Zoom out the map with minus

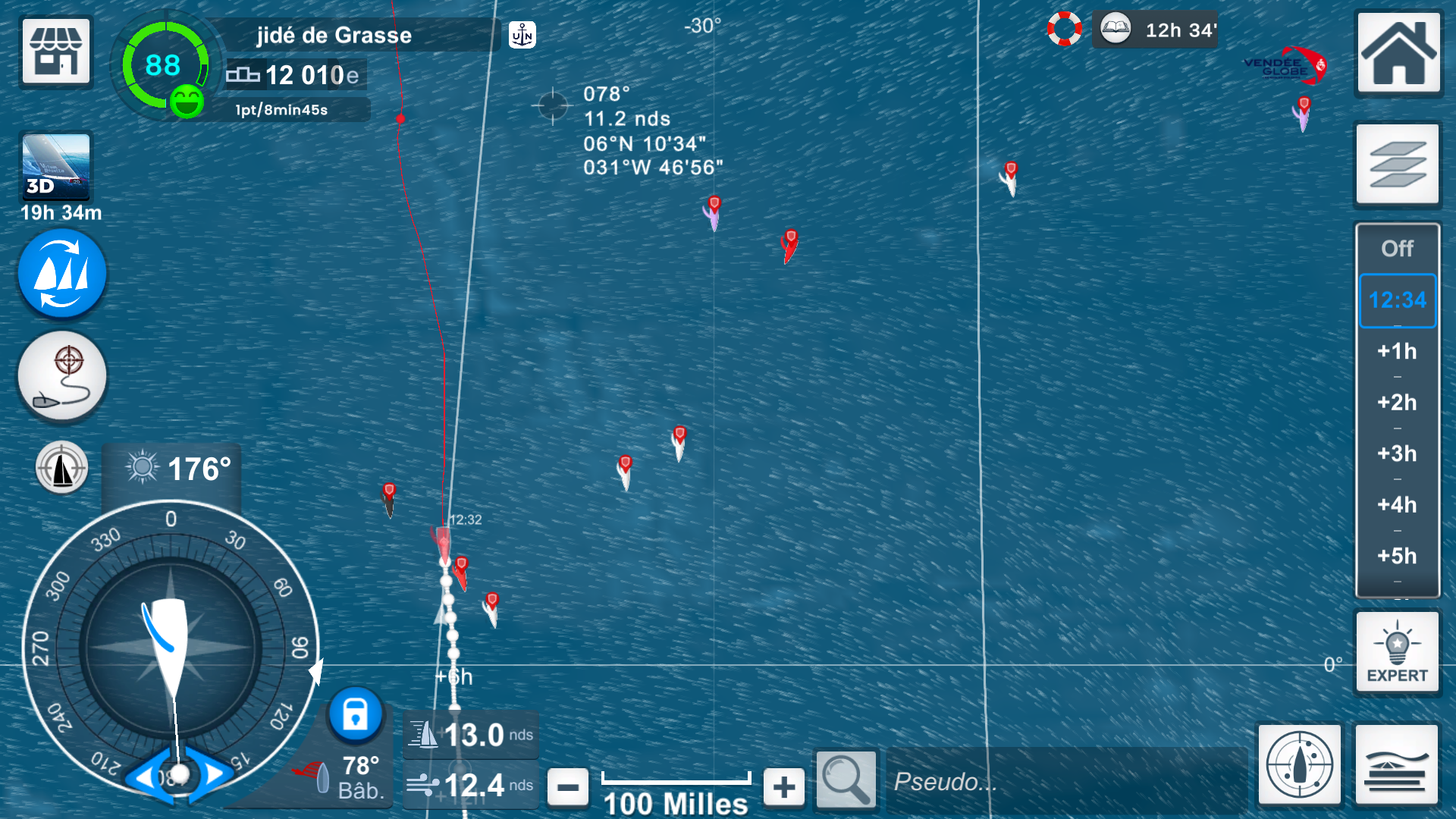(x=568, y=787)
